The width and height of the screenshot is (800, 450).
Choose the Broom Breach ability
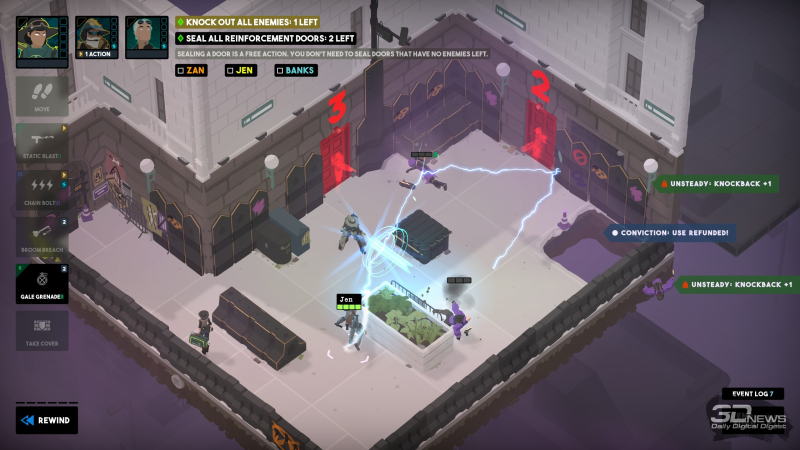tap(42, 237)
